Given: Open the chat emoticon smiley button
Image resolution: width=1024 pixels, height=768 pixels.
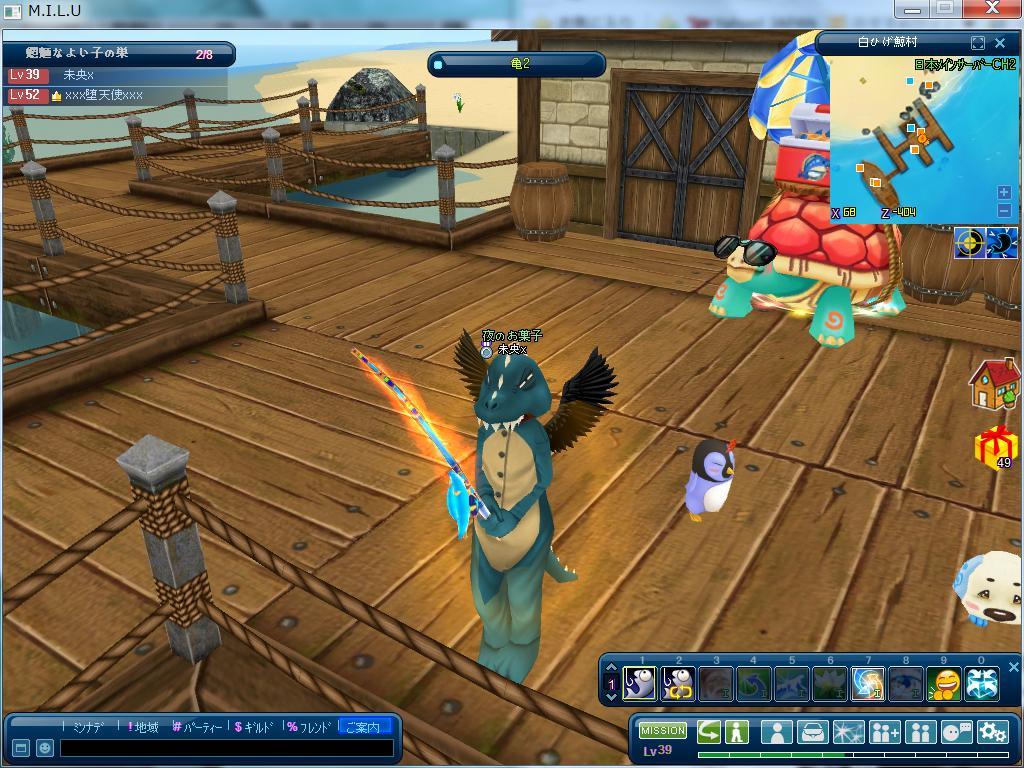Looking at the screenshot, I should [x=45, y=748].
